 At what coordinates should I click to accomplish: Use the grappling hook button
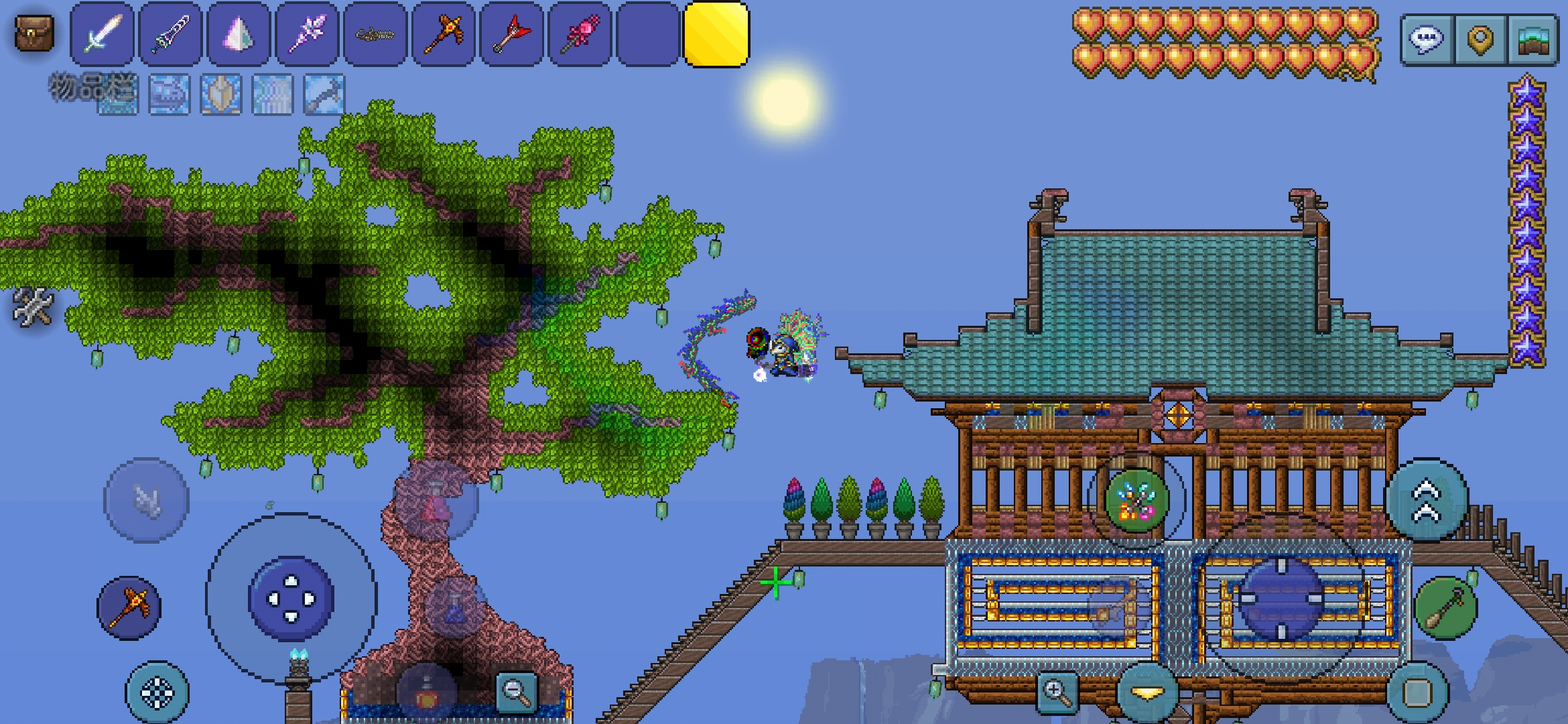(147, 500)
